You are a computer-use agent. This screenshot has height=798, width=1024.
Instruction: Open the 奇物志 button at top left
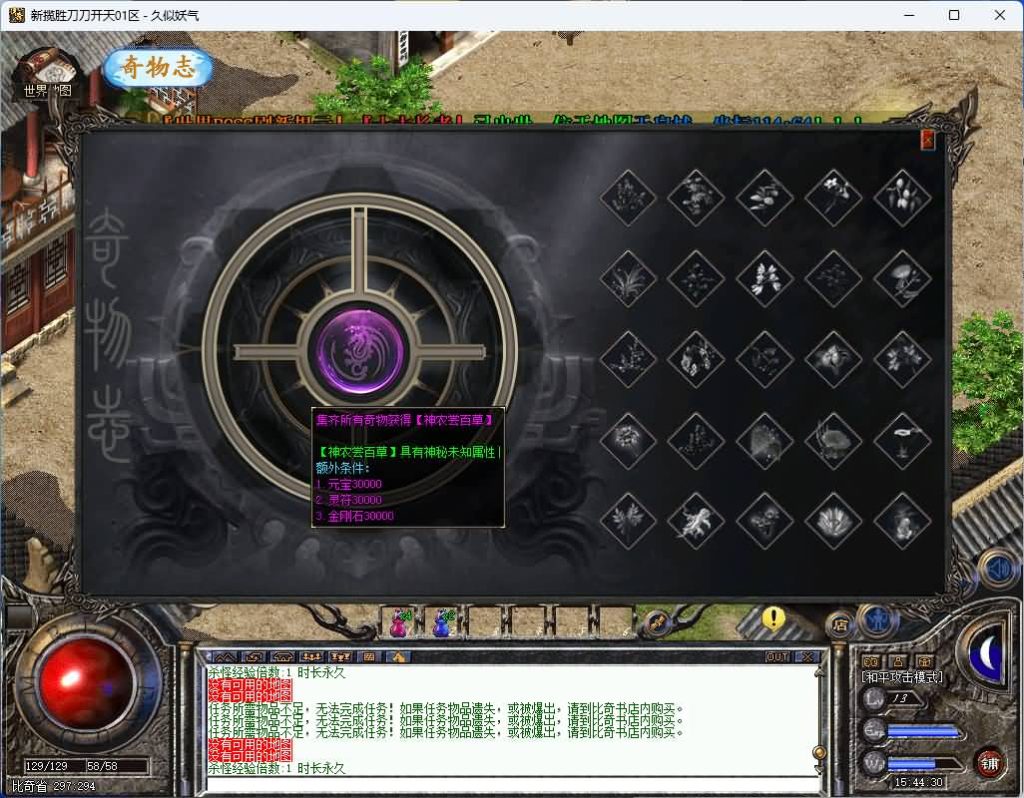pyautogui.click(x=159, y=68)
